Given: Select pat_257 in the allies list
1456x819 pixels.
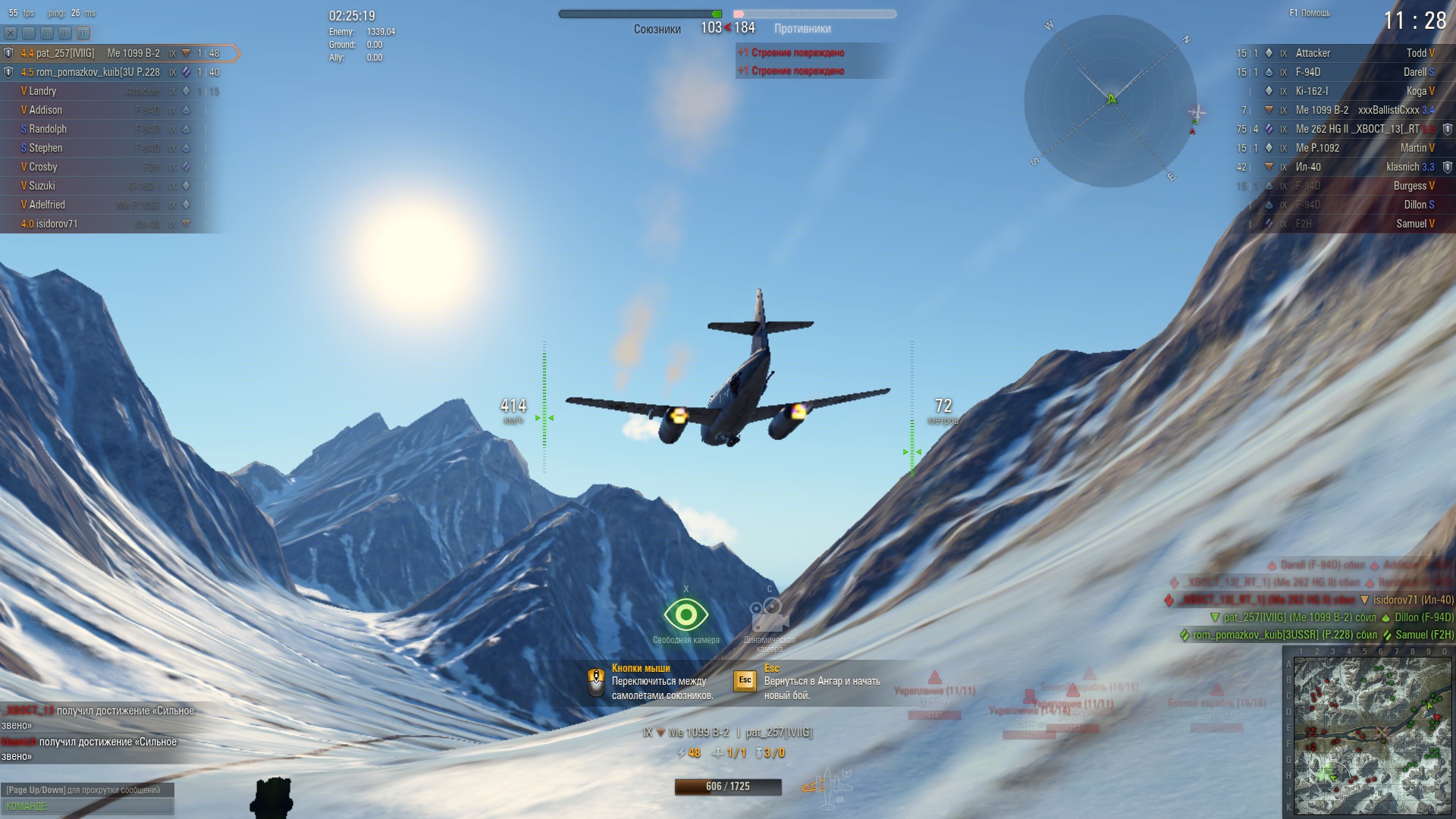Looking at the screenshot, I should point(114,53).
